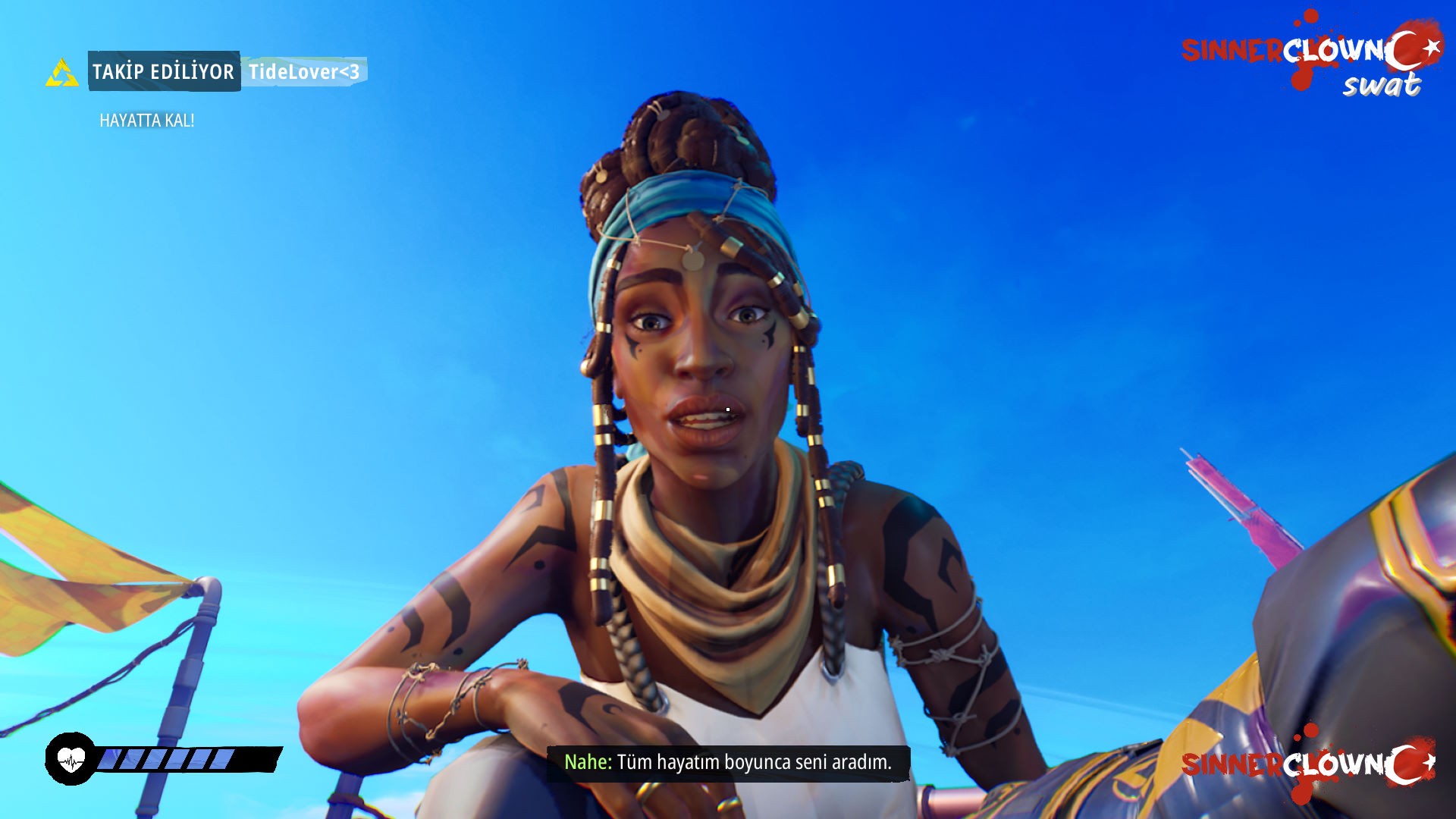Click the yellow triangle quest icon

62,73
